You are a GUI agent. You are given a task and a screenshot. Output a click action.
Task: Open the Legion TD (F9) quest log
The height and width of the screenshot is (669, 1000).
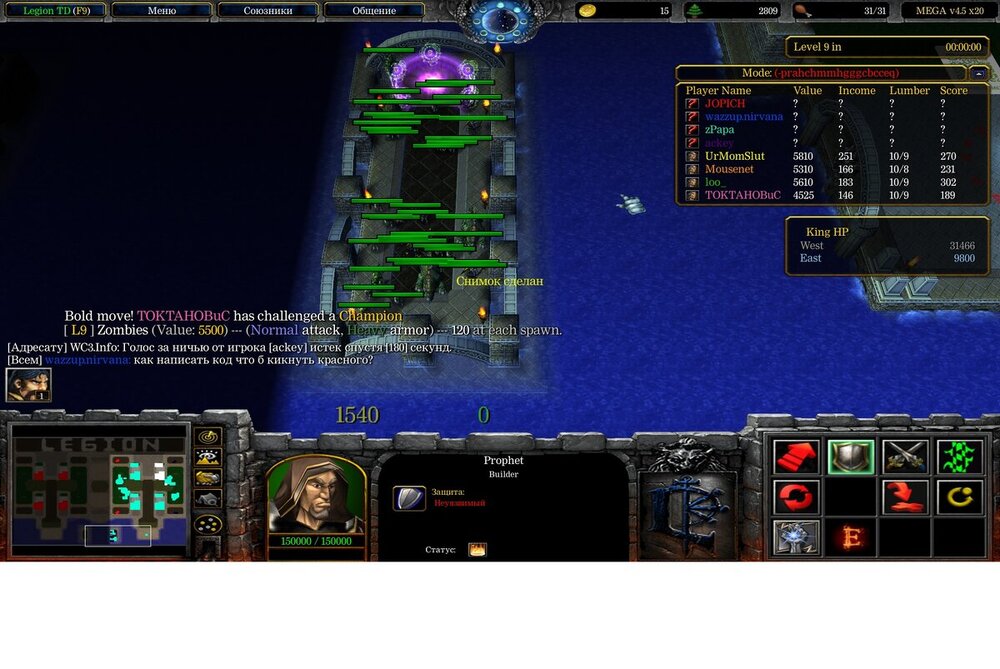pyautogui.click(x=54, y=11)
